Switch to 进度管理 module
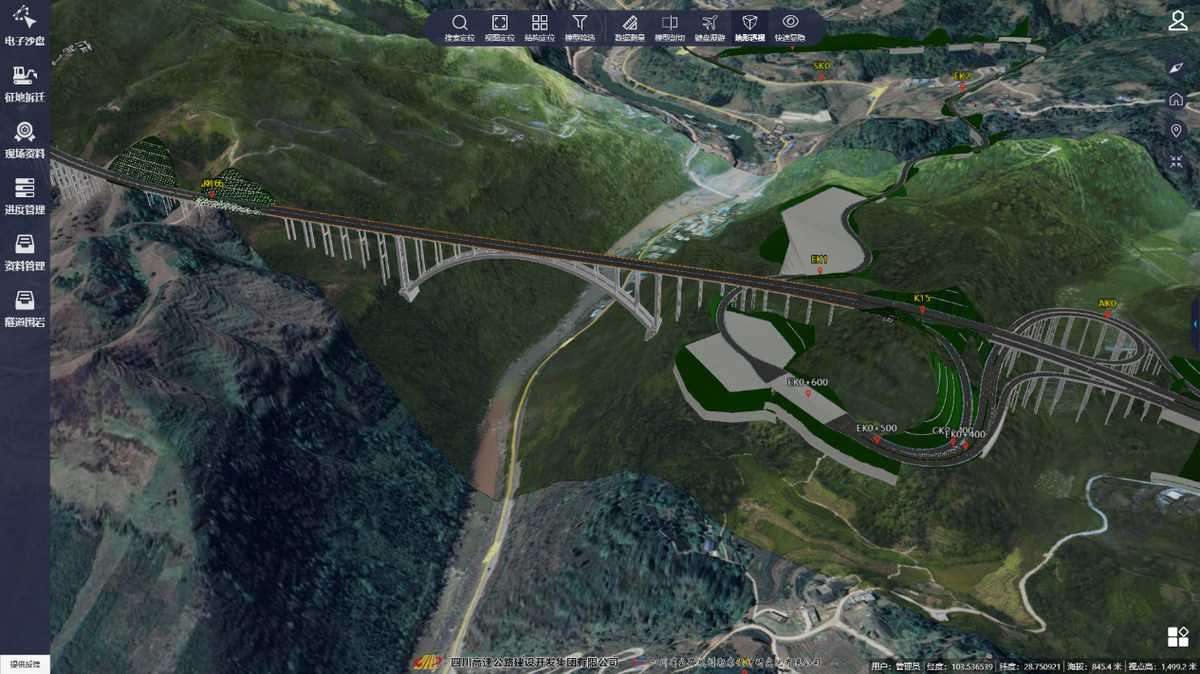This screenshot has width=1200, height=674. pos(24,195)
